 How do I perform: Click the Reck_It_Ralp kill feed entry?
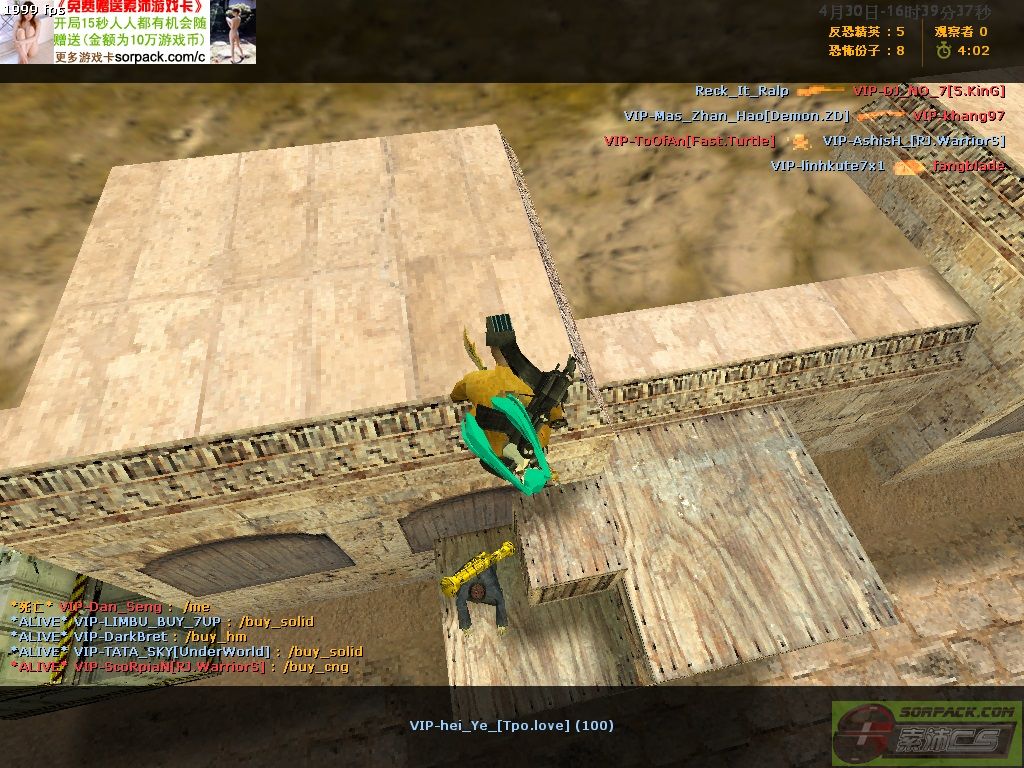[x=742, y=91]
